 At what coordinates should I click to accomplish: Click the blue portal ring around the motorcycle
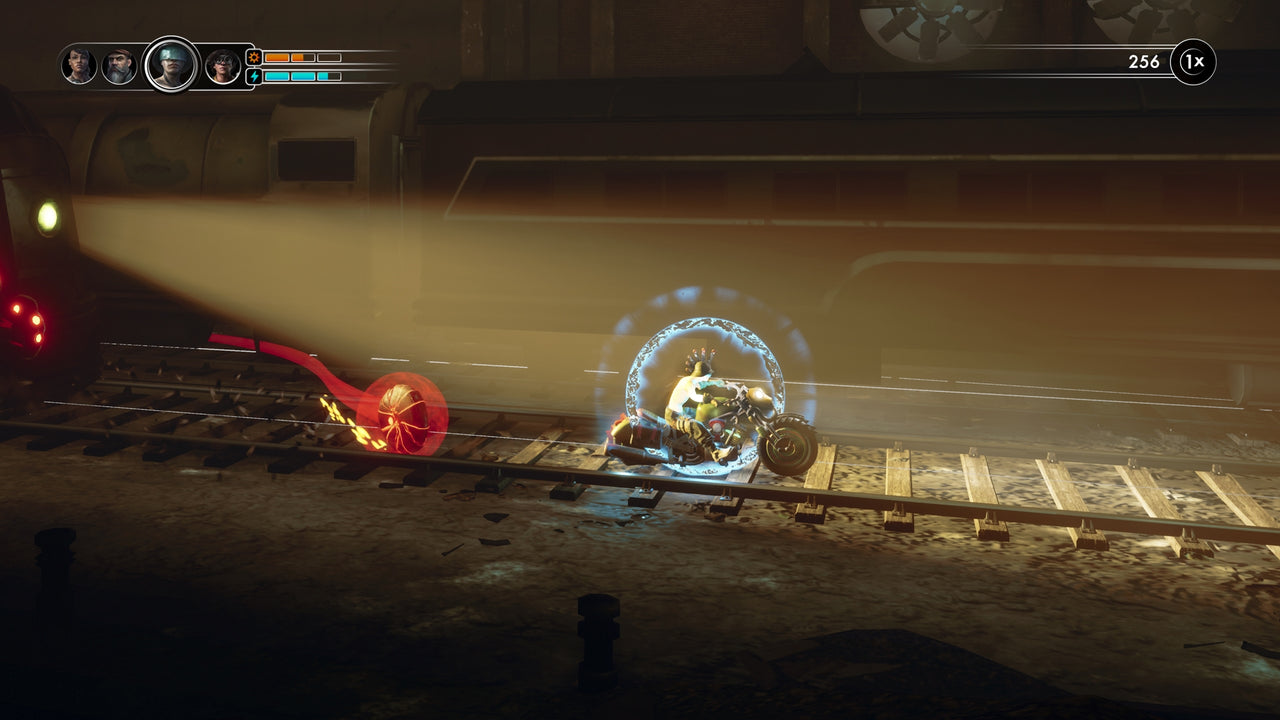pos(700,325)
